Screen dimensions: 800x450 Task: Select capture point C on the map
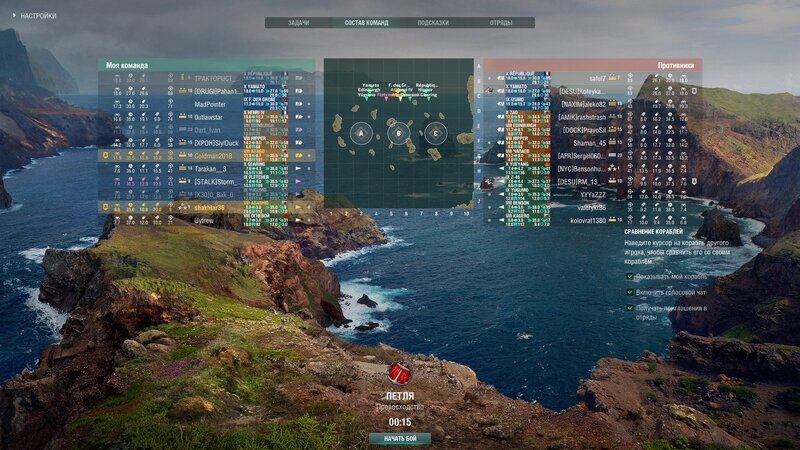click(x=436, y=133)
